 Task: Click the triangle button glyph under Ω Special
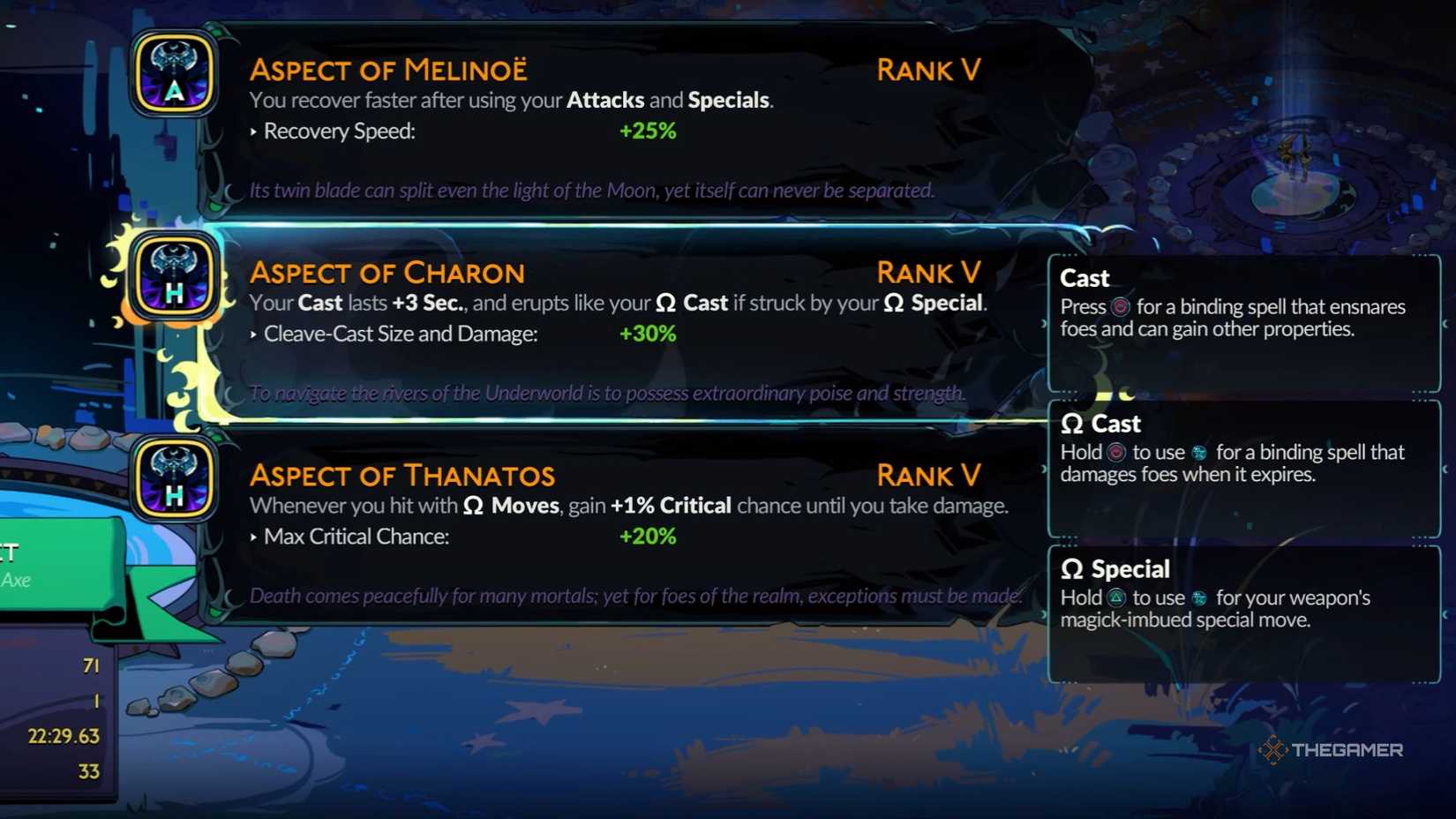click(1119, 598)
